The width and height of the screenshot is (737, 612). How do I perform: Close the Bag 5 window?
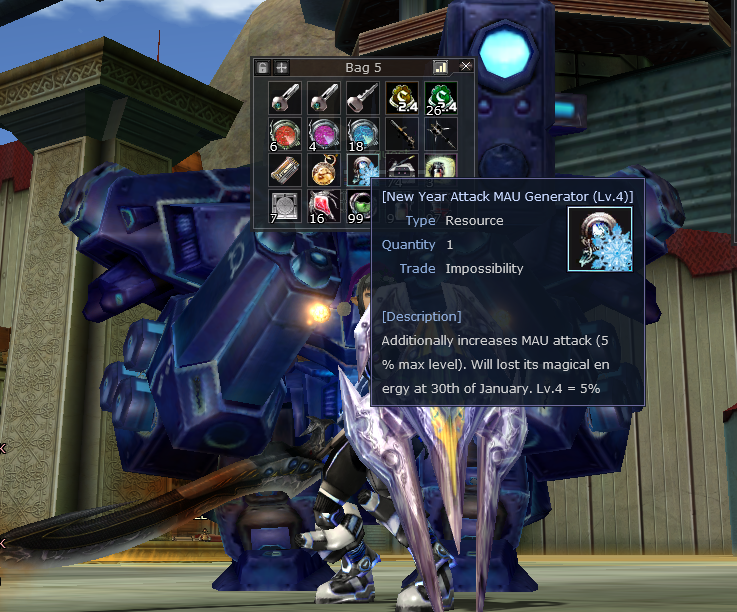[x=465, y=67]
